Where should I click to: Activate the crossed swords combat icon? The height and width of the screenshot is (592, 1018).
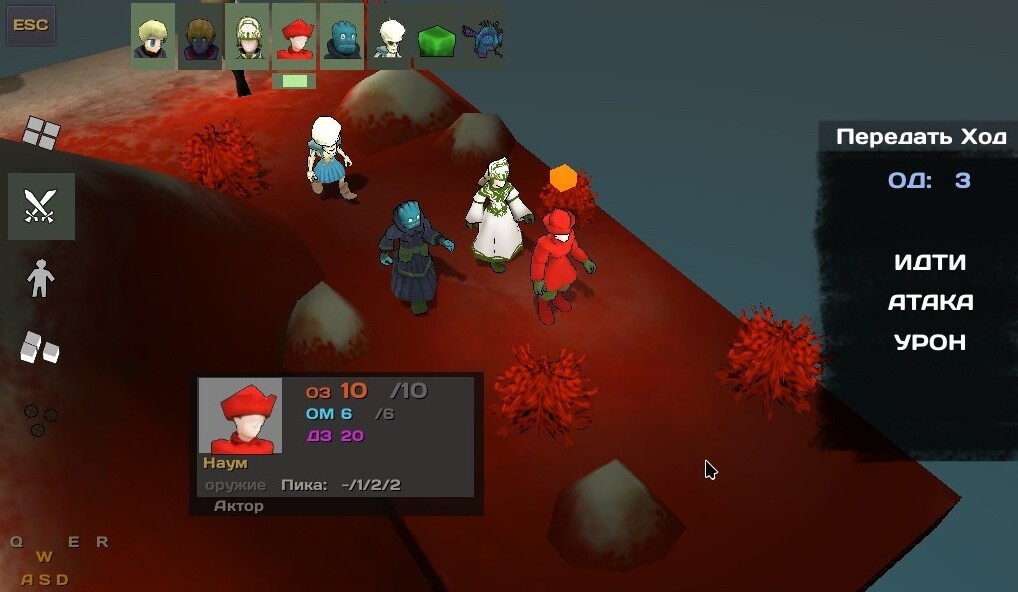click(41, 206)
